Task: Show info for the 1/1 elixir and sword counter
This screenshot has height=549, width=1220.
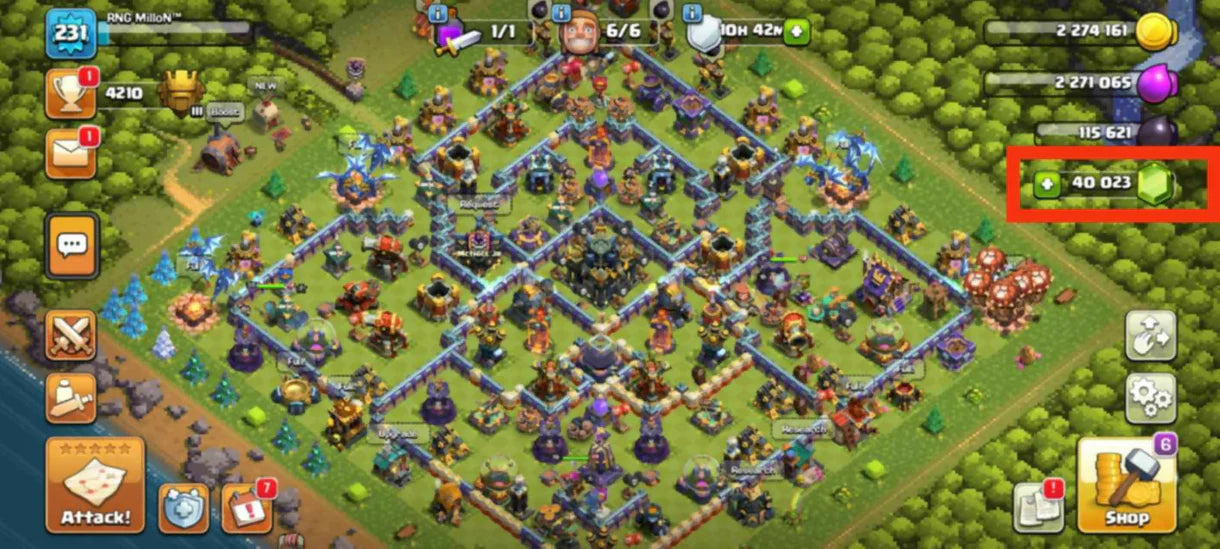Action: coord(438,14)
